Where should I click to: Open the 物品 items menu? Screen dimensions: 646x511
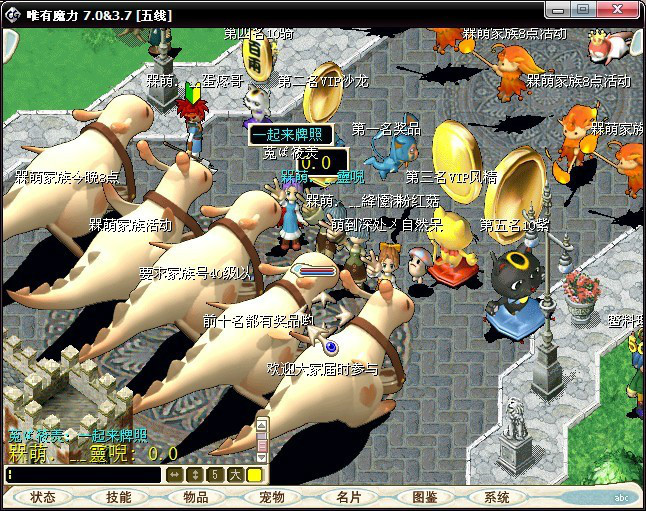[x=195, y=497]
